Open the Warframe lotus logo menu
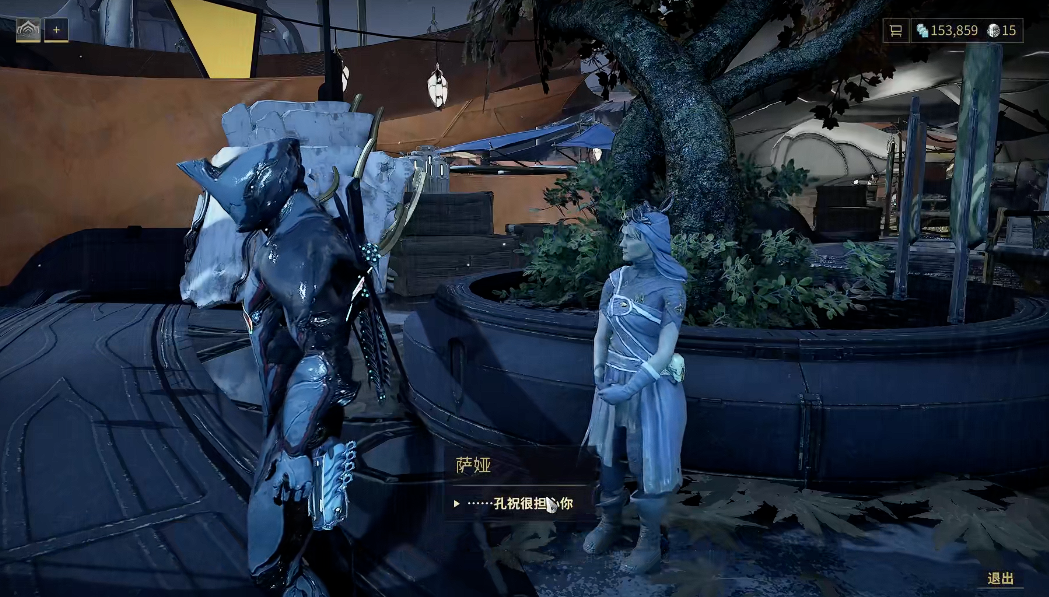Screen dimensions: 1049x597 pyautogui.click(x=28, y=30)
